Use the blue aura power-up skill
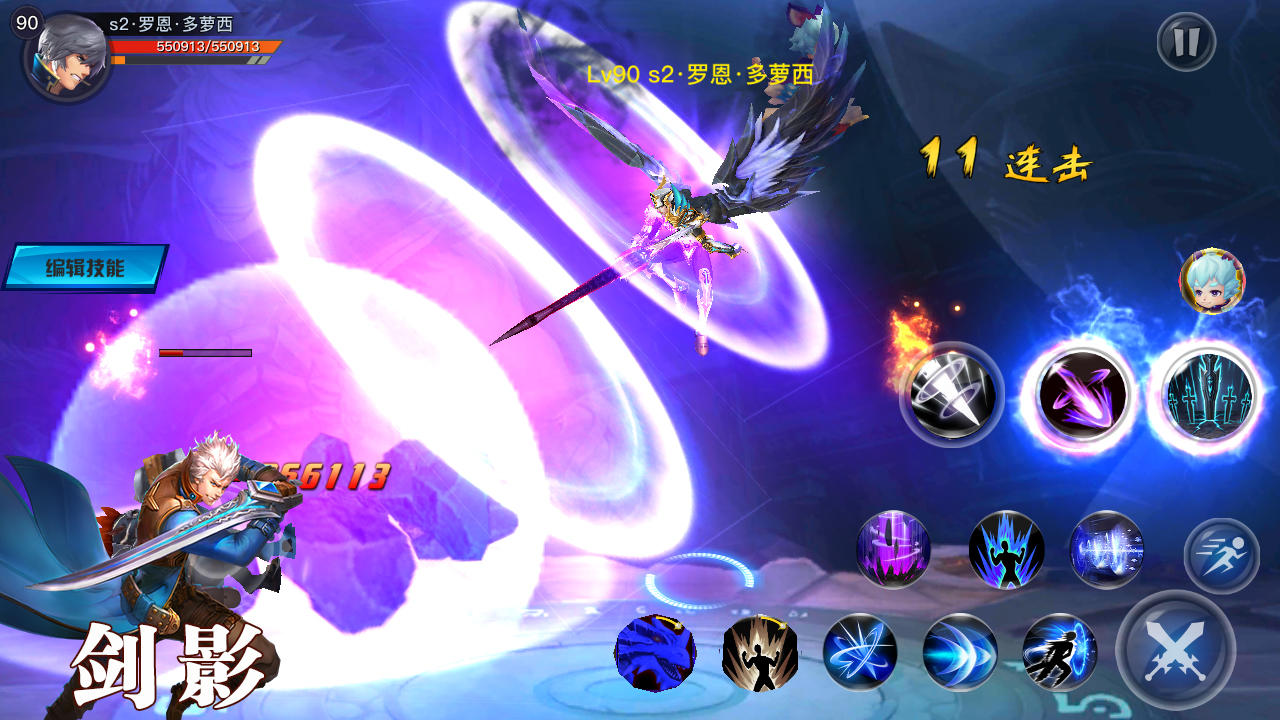 pyautogui.click(x=1006, y=549)
